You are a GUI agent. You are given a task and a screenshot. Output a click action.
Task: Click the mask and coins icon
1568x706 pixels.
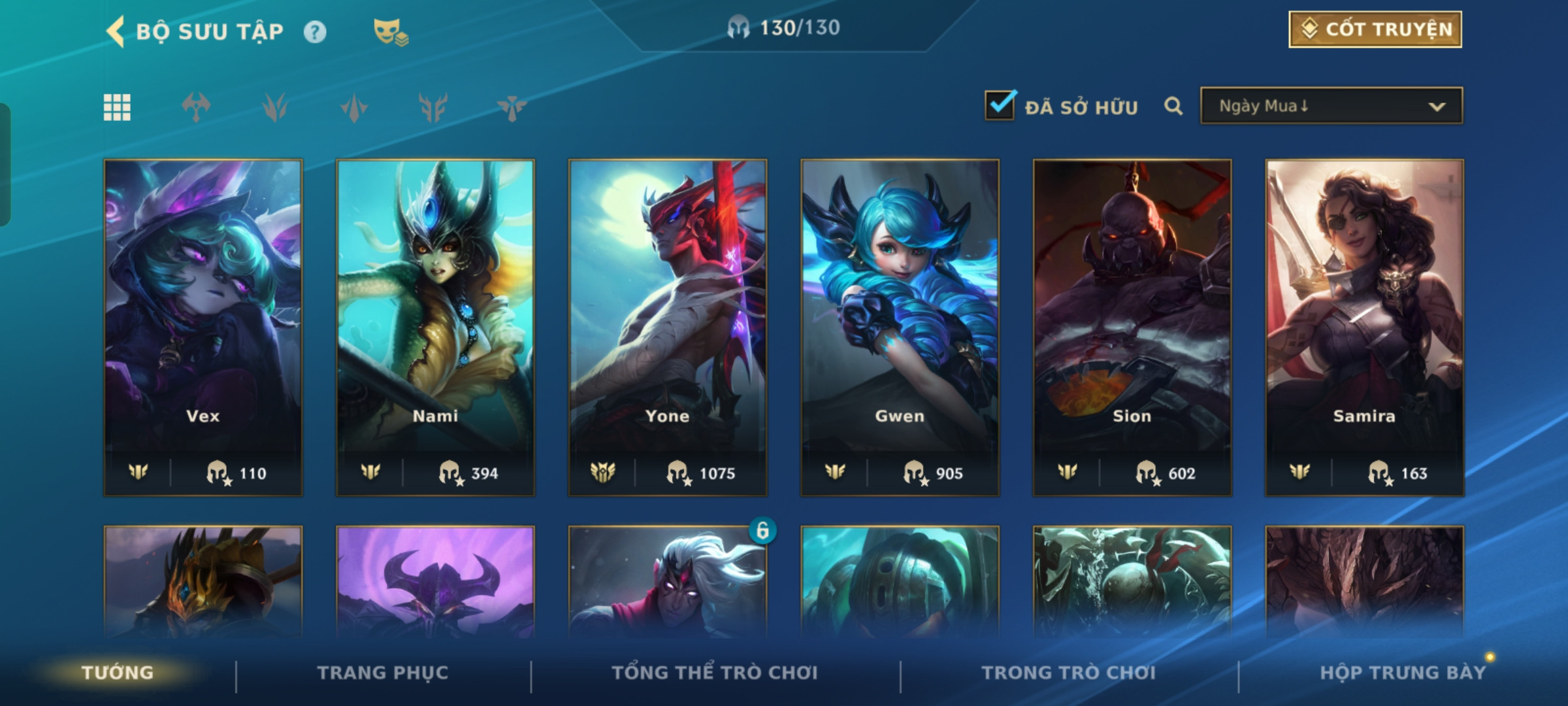point(390,31)
